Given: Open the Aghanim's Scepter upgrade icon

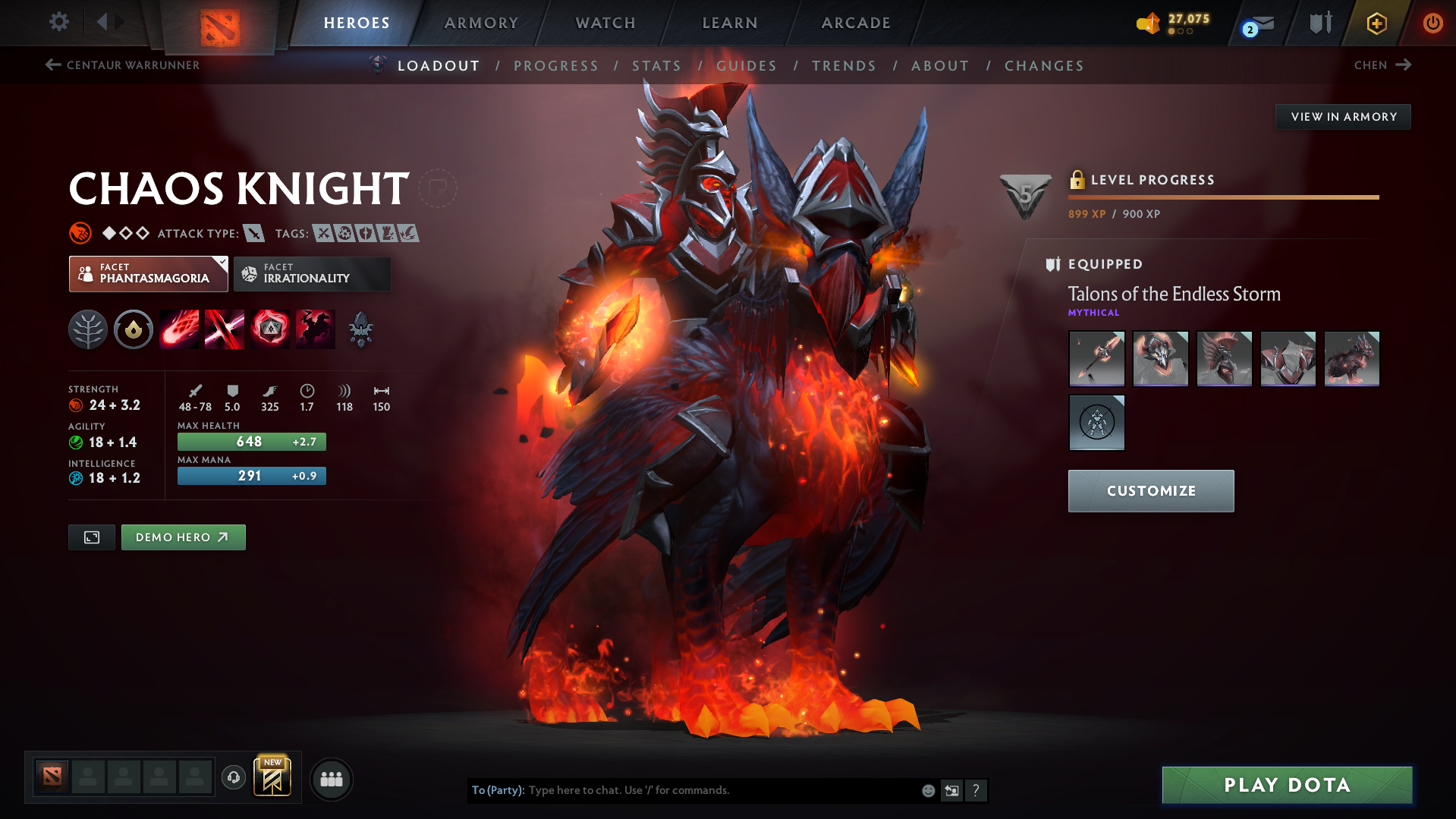Looking at the screenshot, I should point(360,329).
